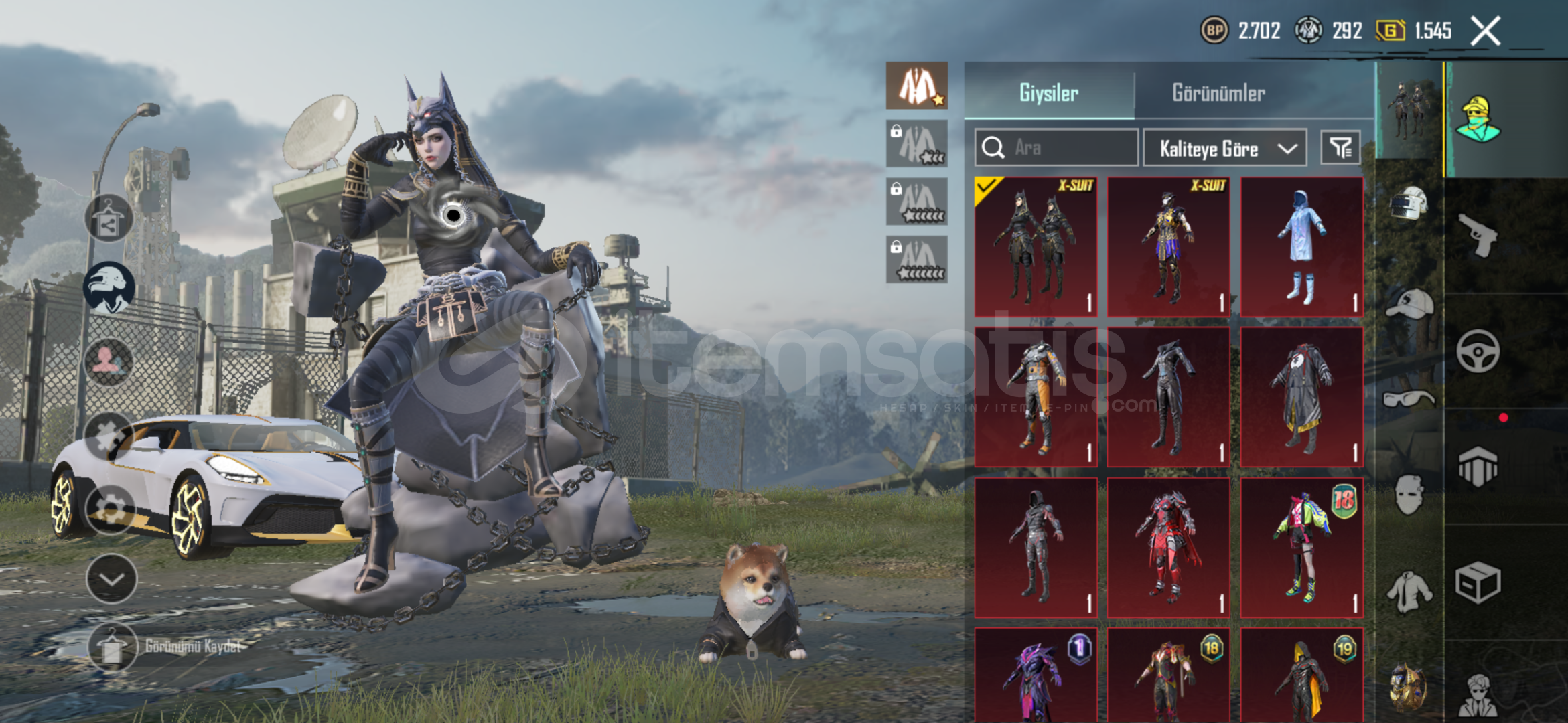Open the Kaliteye Göre sort dropdown
The width and height of the screenshot is (1568, 723).
click(x=1224, y=148)
